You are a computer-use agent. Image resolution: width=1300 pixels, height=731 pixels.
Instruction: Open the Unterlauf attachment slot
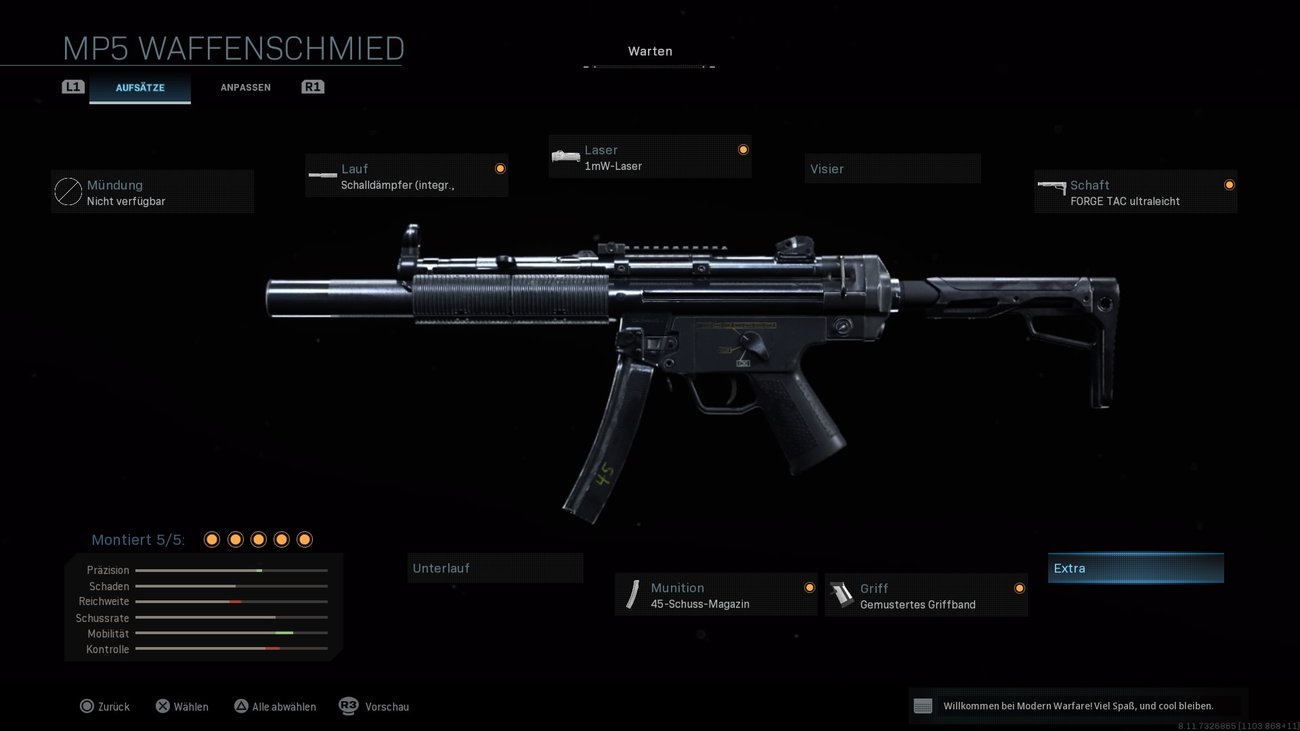[x=494, y=567]
